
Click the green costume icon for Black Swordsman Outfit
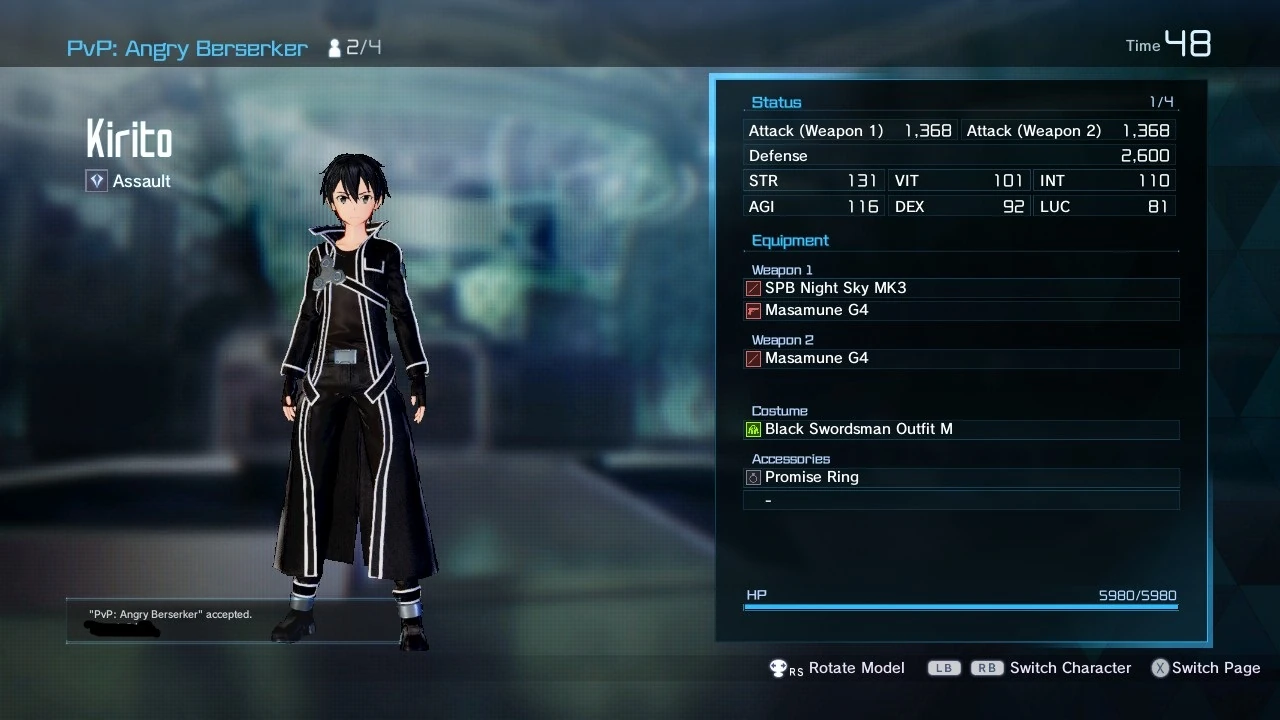752,428
